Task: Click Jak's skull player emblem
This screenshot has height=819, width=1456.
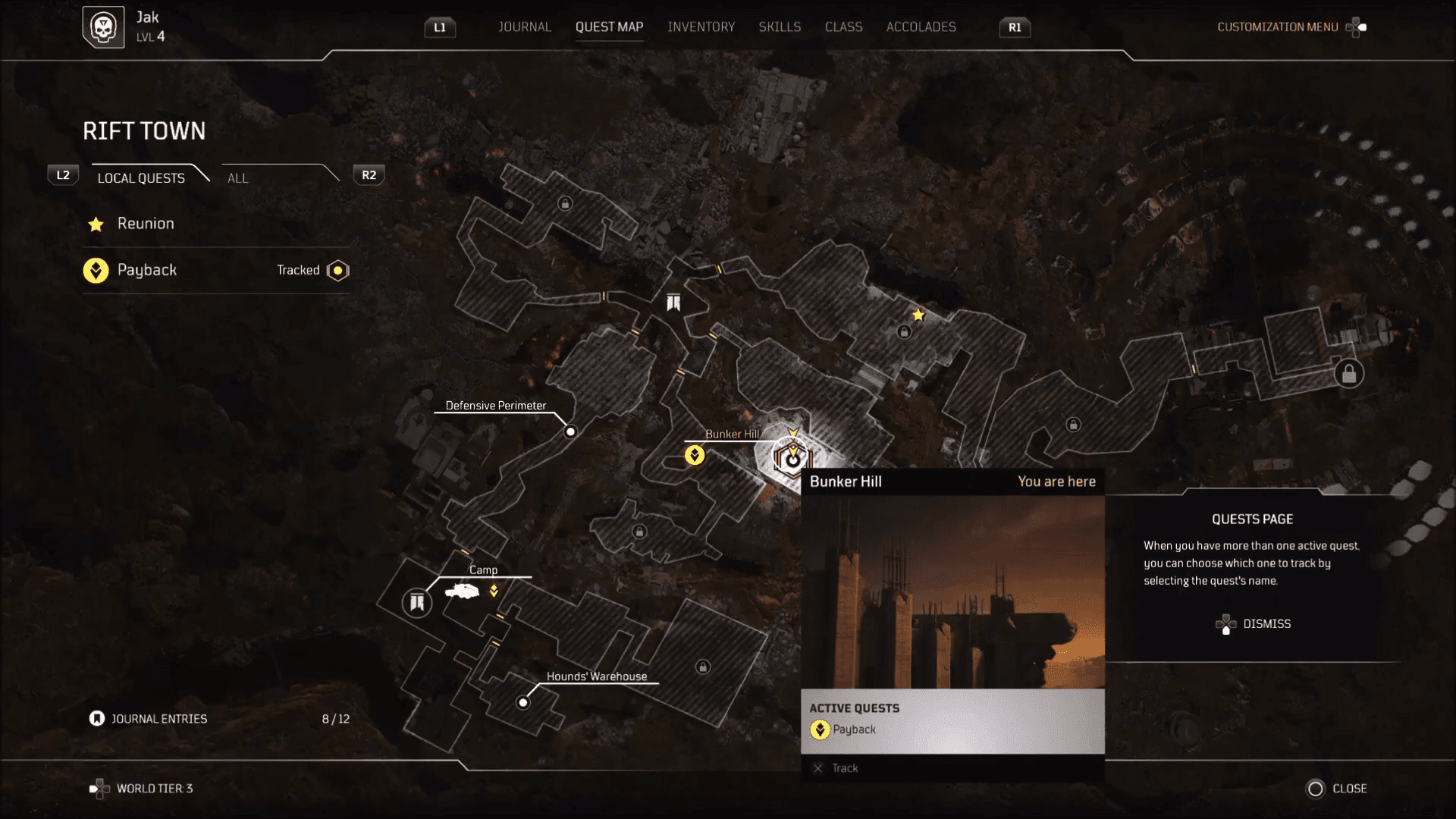Action: 103,27
